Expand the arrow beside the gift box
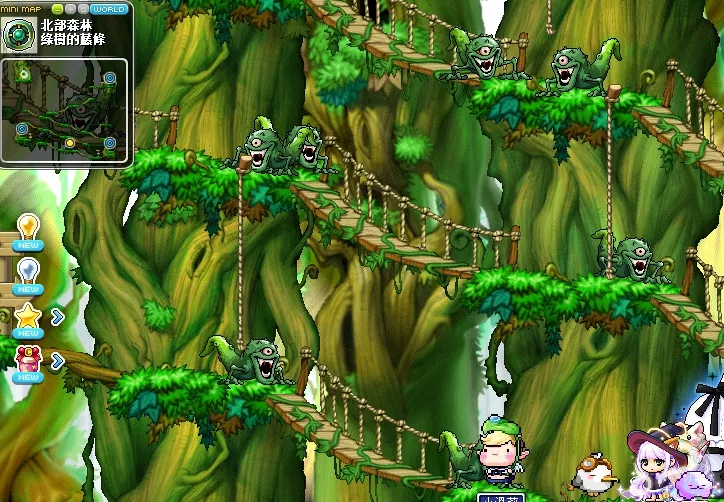This screenshot has width=724, height=502. click(58, 360)
